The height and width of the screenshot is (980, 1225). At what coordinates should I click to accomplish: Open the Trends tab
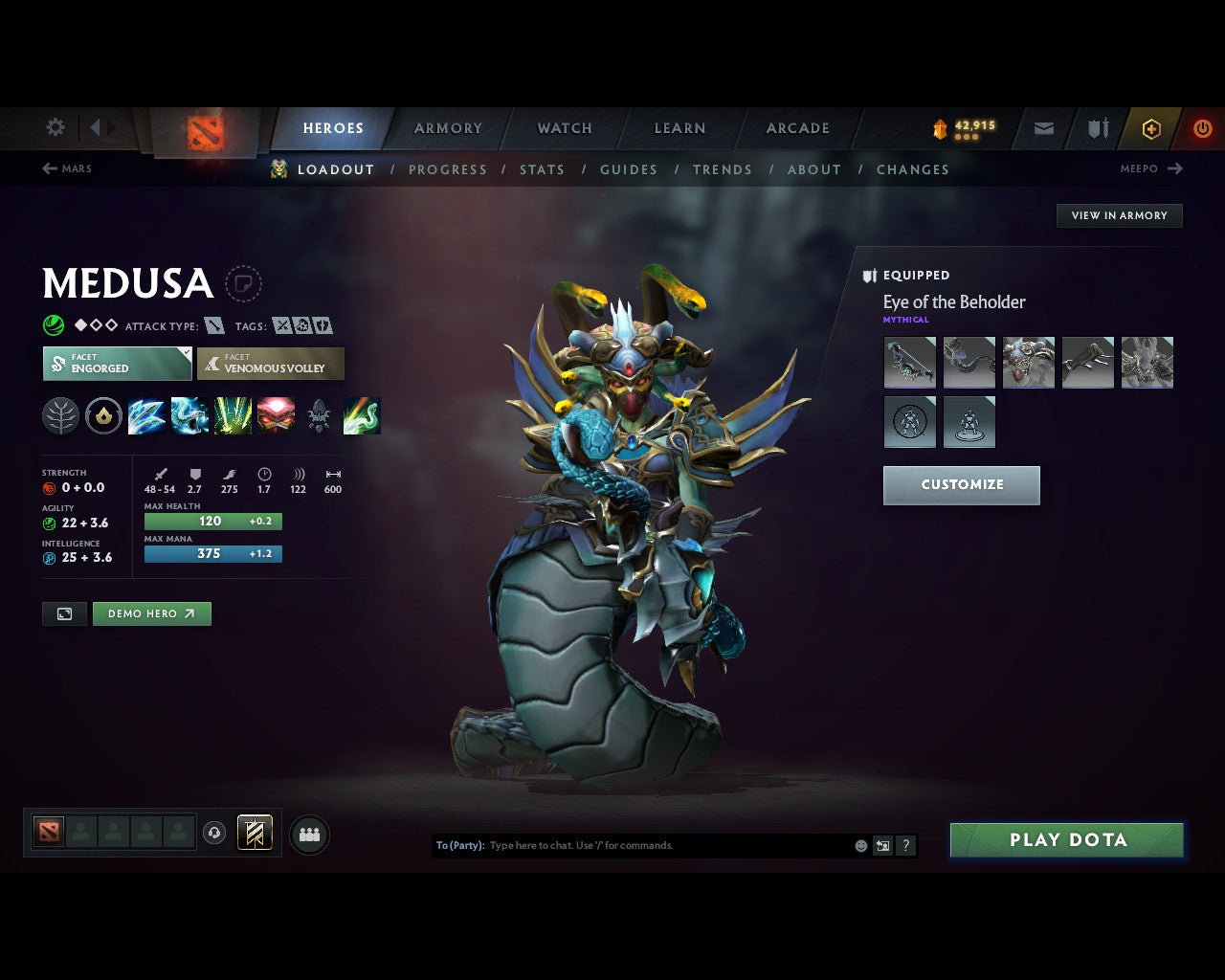pos(723,169)
